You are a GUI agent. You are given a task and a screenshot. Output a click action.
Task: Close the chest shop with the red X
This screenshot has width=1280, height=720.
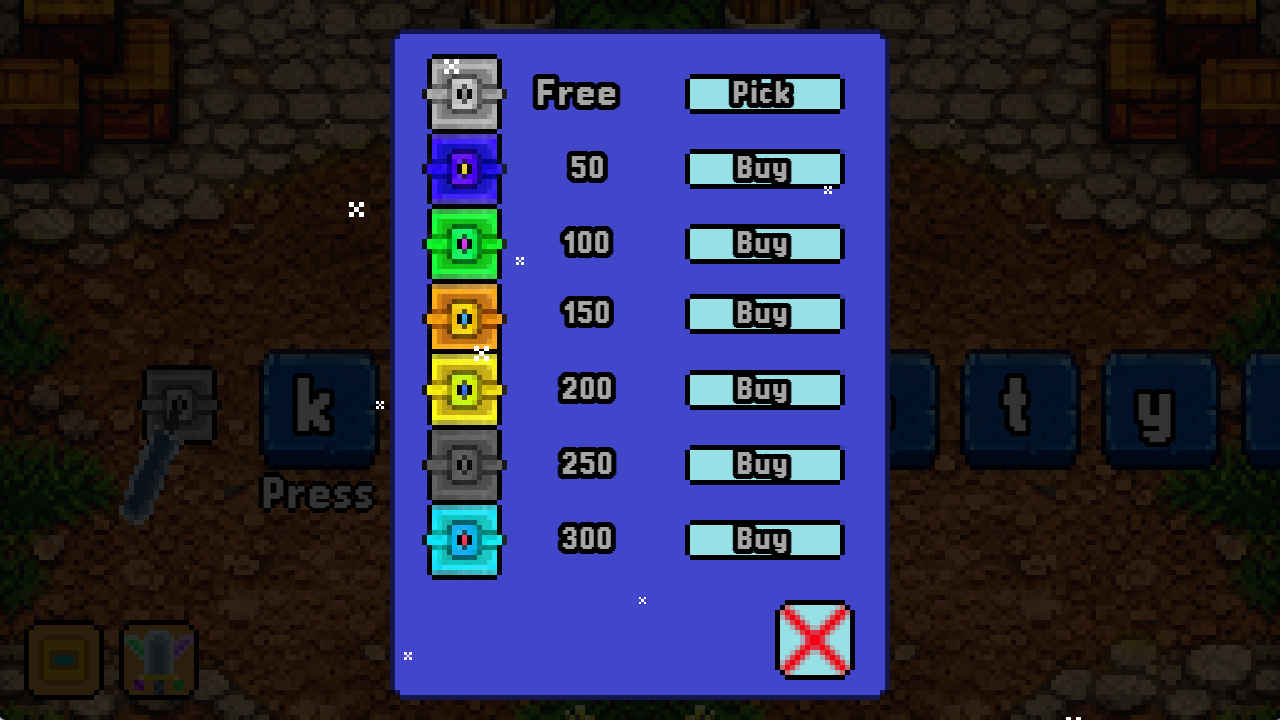pyautogui.click(x=814, y=640)
